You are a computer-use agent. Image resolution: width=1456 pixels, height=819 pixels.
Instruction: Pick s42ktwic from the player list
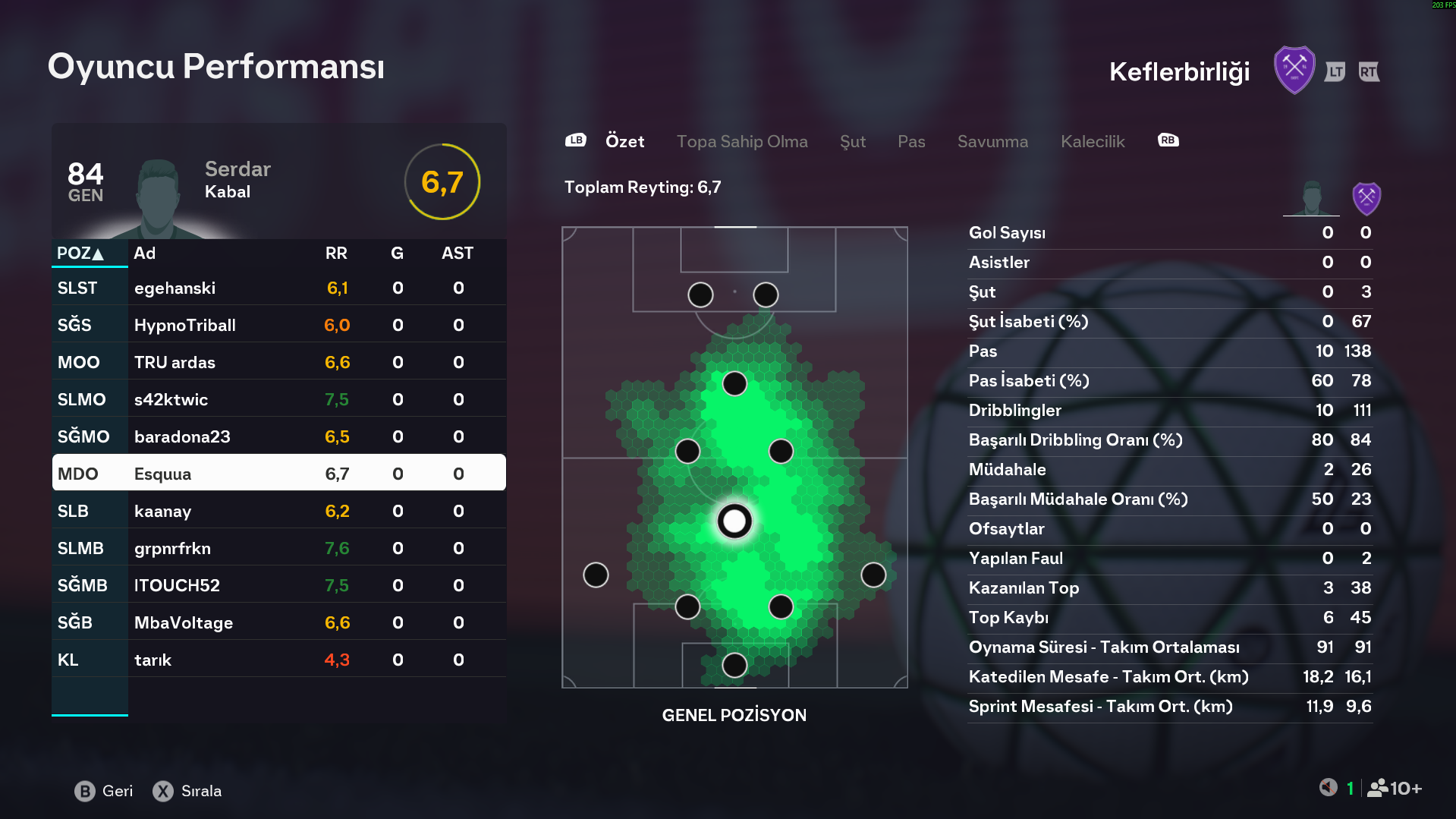tap(278, 400)
